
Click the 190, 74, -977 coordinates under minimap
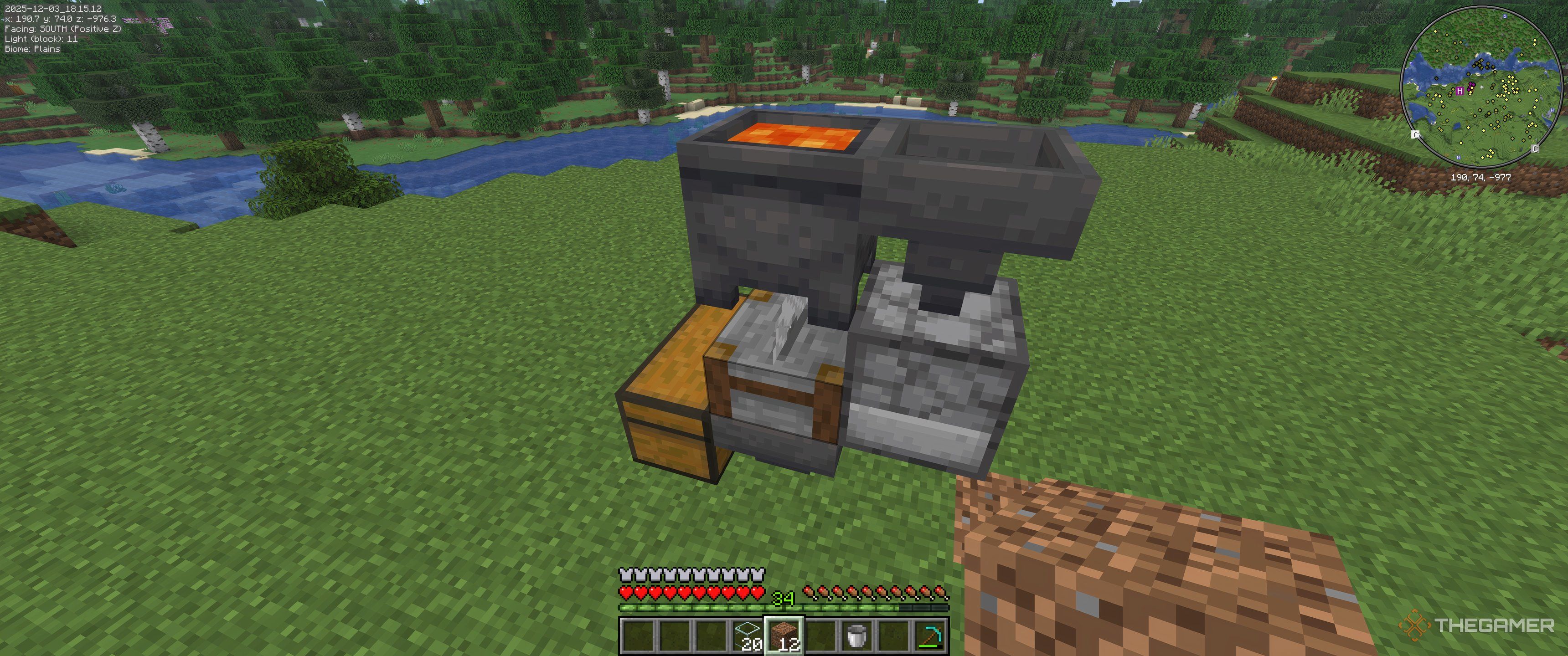tap(1480, 178)
